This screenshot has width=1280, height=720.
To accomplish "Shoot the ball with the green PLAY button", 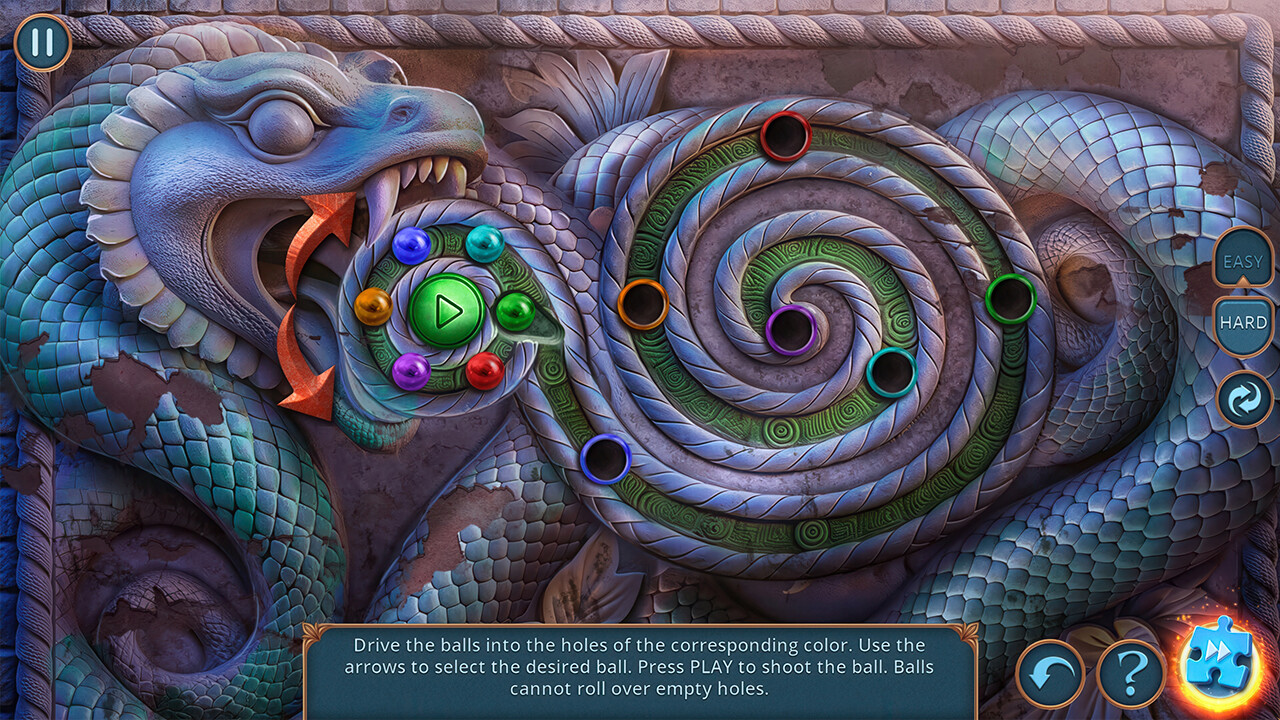I will (447, 311).
